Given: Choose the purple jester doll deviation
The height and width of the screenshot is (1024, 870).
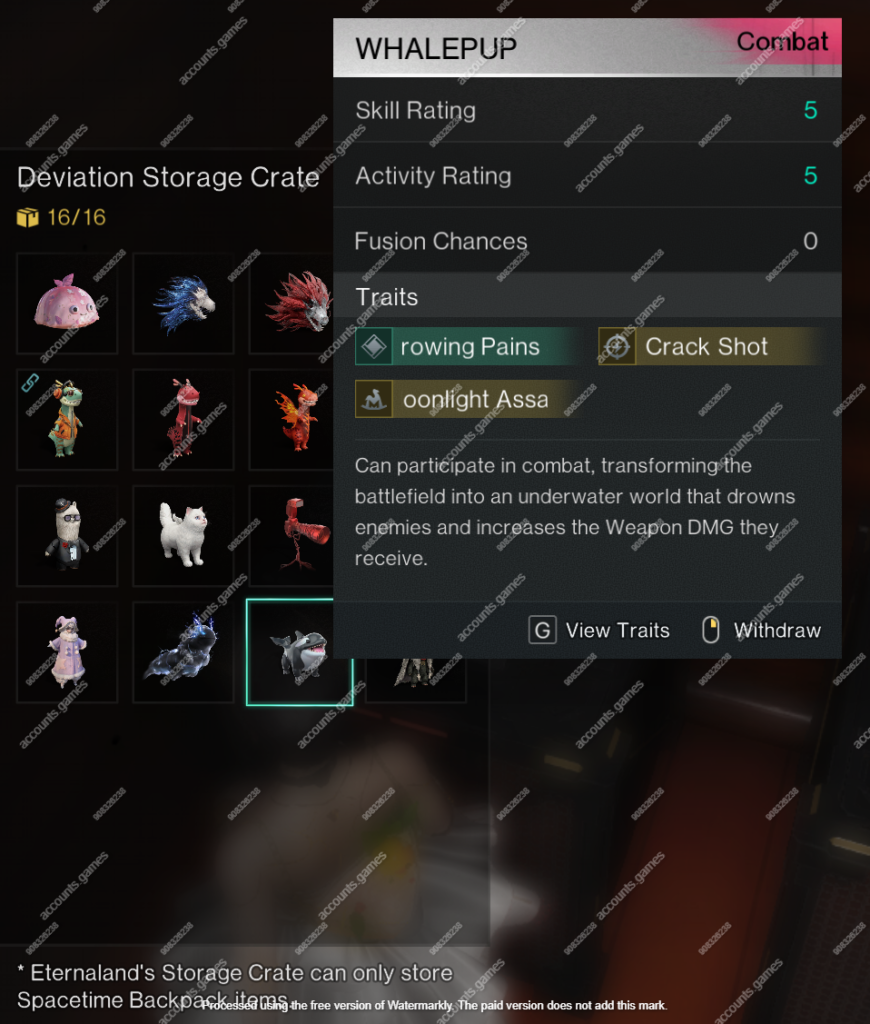Looking at the screenshot, I should [x=67, y=651].
